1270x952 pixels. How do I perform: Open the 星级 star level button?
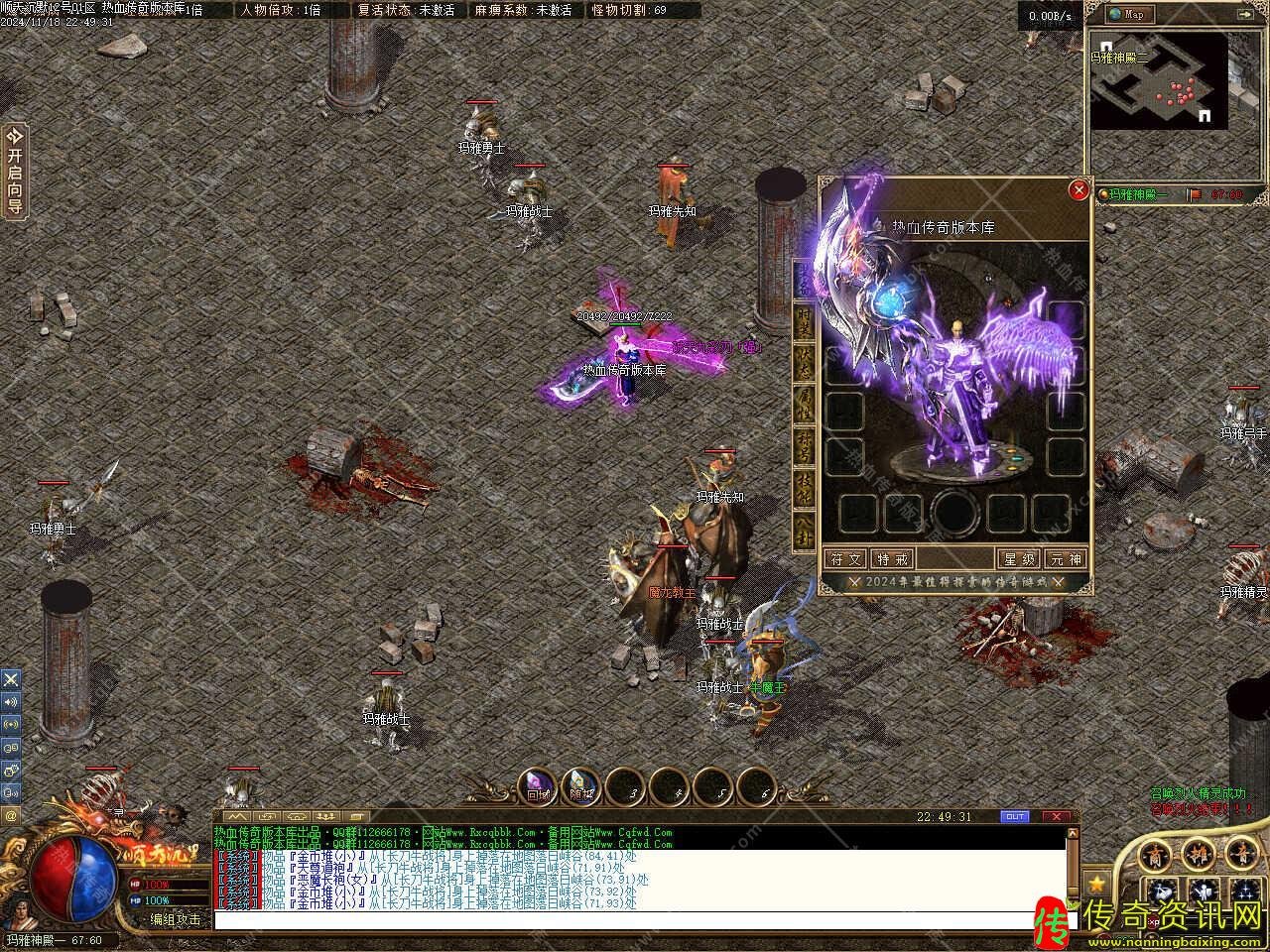(1019, 559)
